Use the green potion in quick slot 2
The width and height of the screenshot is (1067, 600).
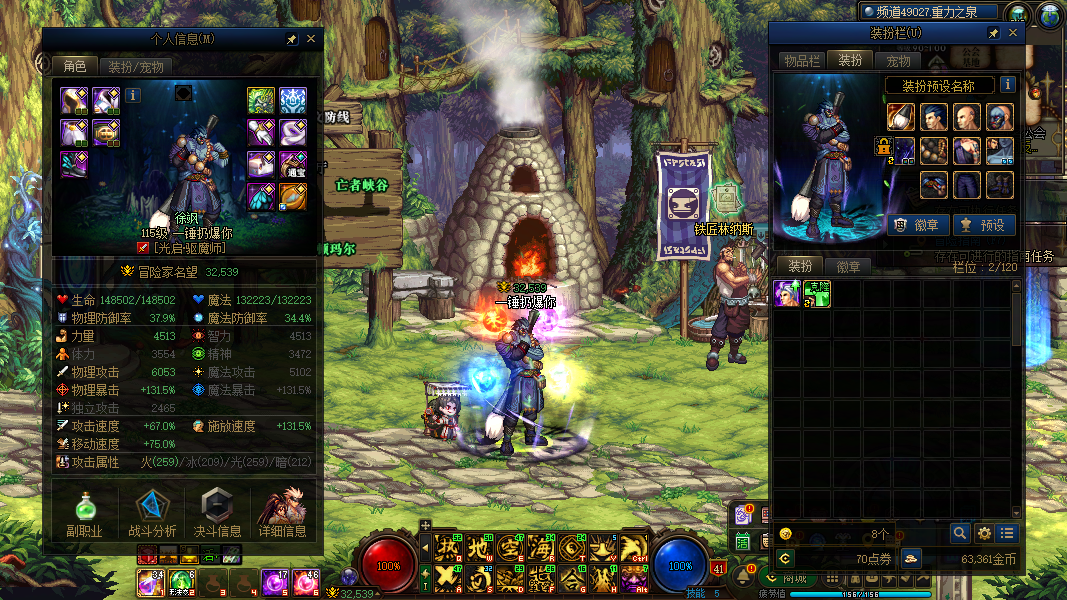click(181, 581)
